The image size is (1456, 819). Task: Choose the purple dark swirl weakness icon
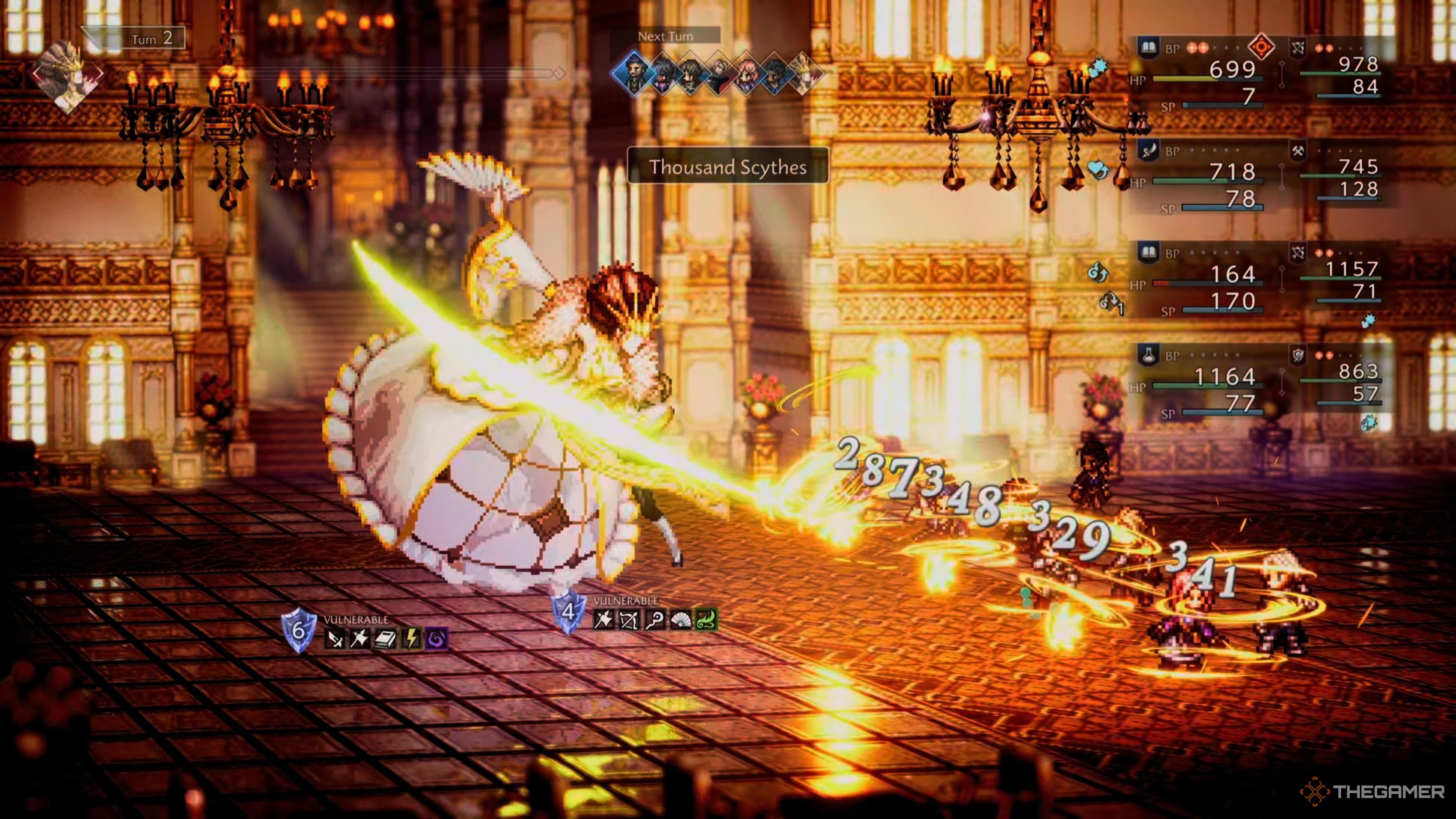point(436,639)
